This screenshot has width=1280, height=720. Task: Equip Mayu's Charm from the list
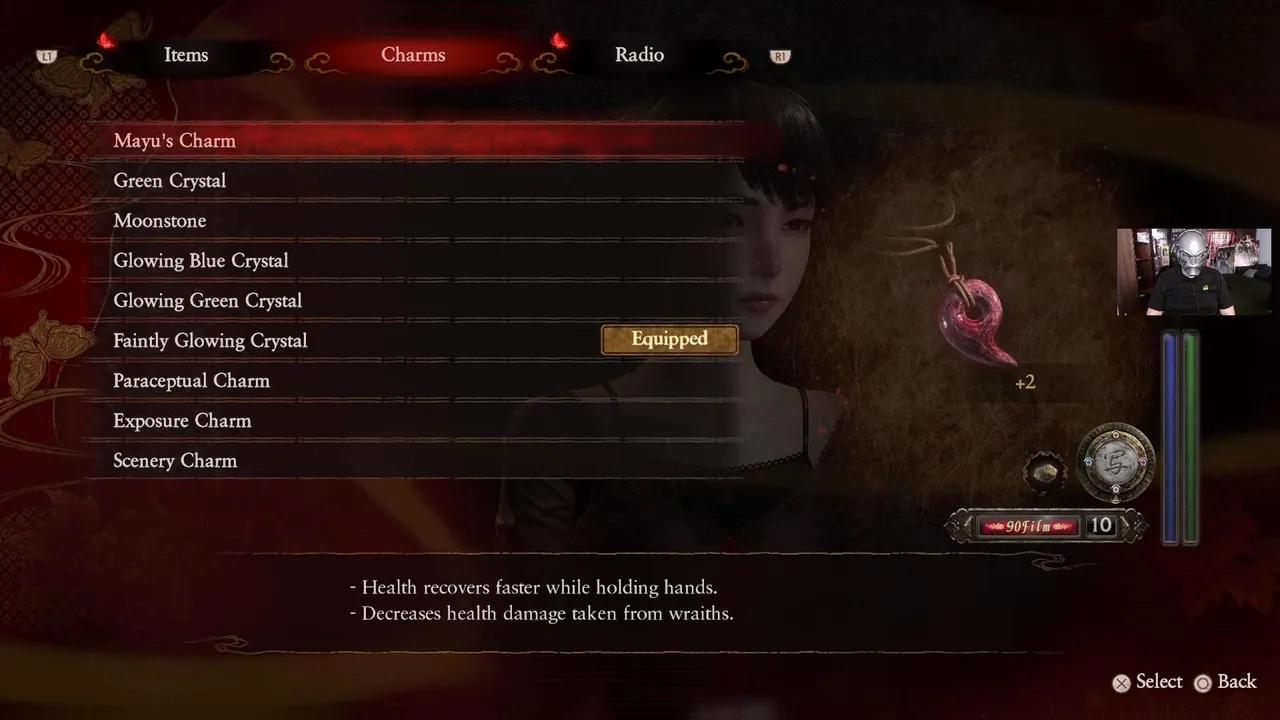175,140
